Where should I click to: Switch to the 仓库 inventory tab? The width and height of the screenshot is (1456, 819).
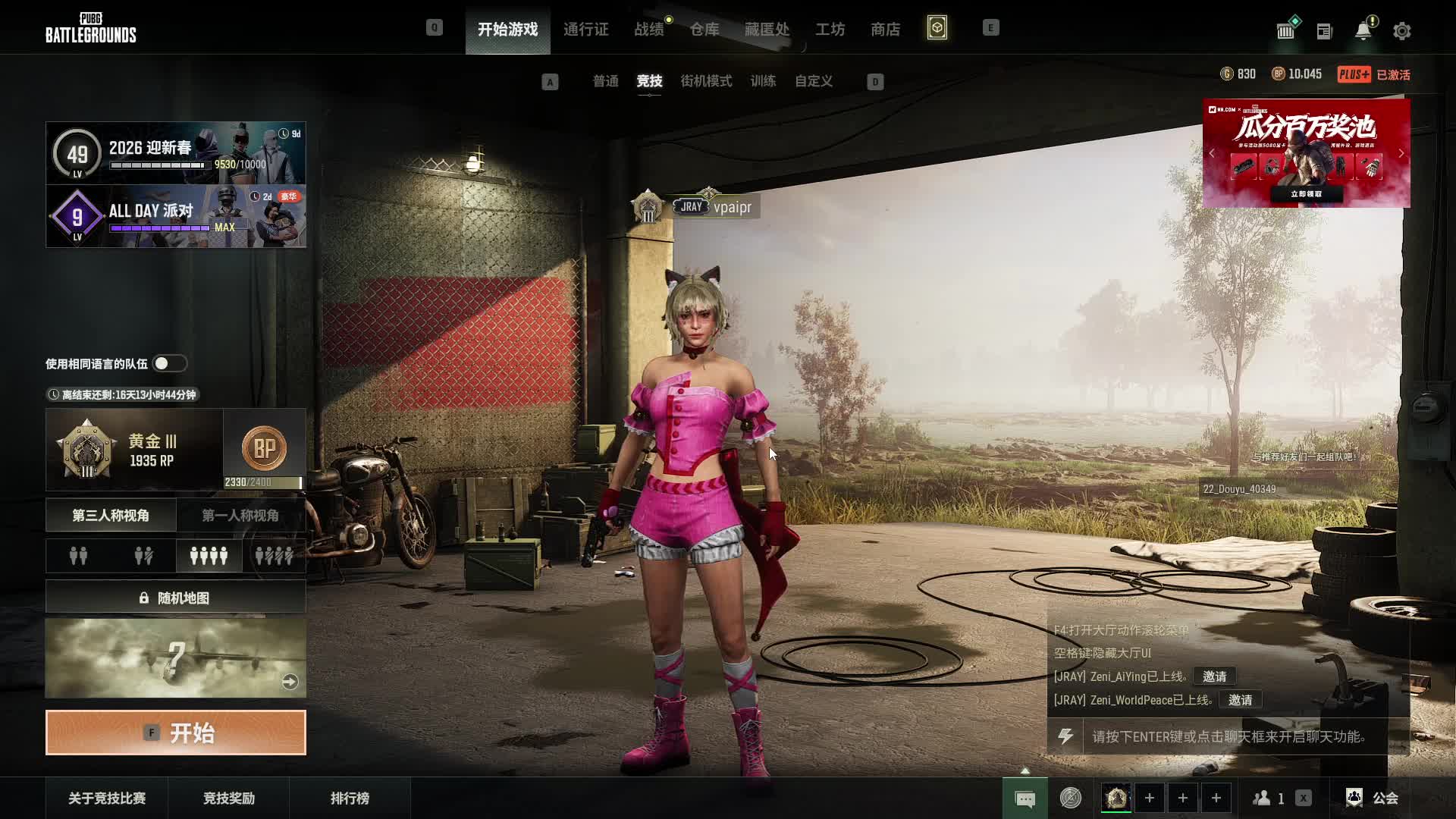(x=704, y=30)
